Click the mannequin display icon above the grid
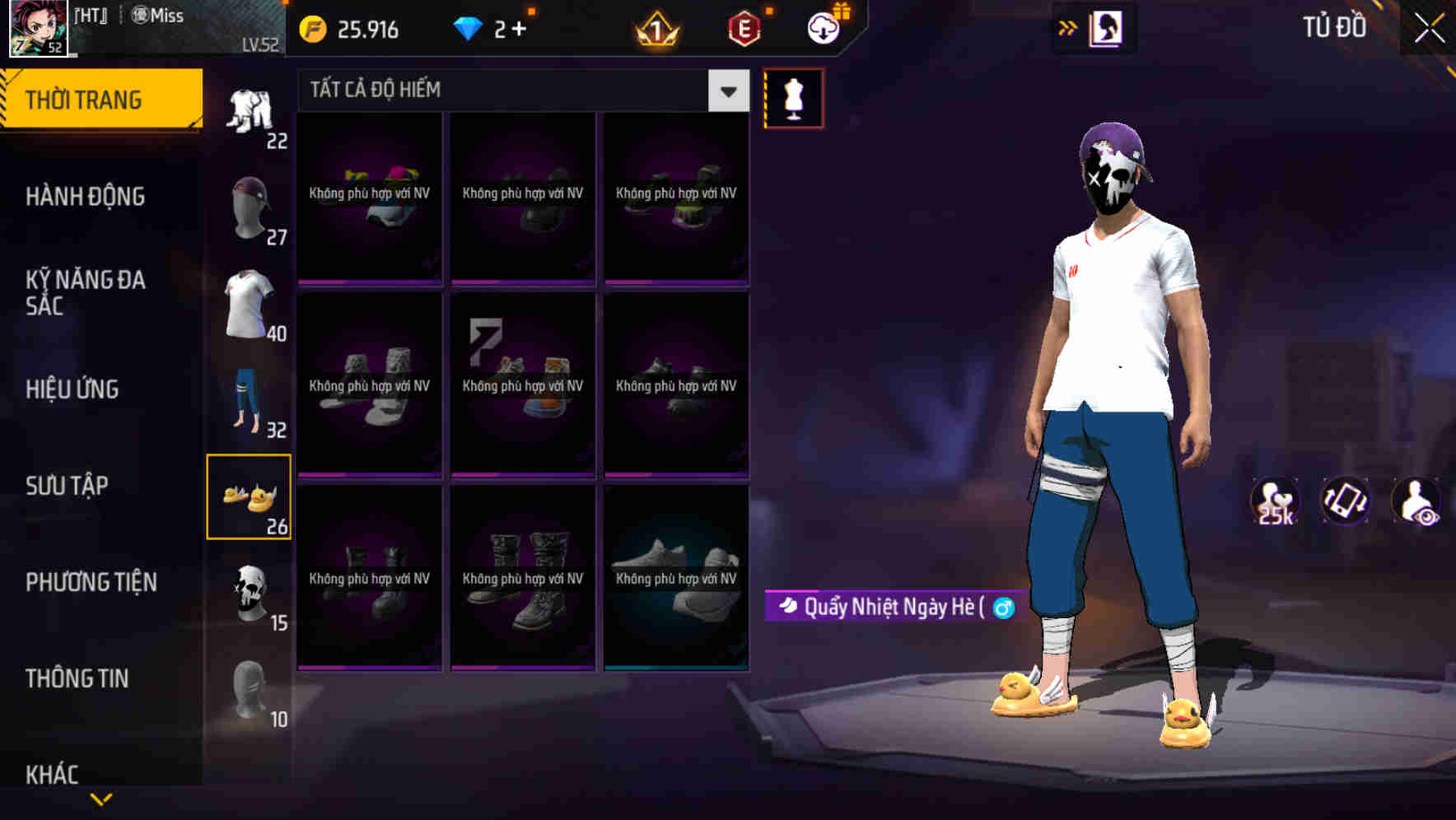Viewport: 1456px width, 820px height. [795, 97]
